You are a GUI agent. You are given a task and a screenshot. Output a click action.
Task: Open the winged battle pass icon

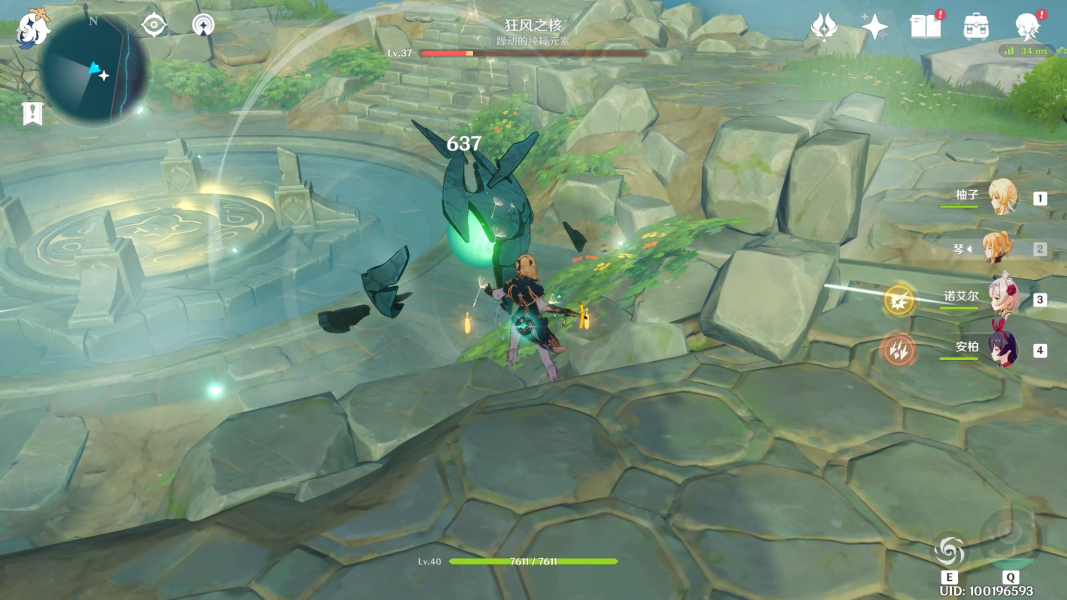coord(824,26)
